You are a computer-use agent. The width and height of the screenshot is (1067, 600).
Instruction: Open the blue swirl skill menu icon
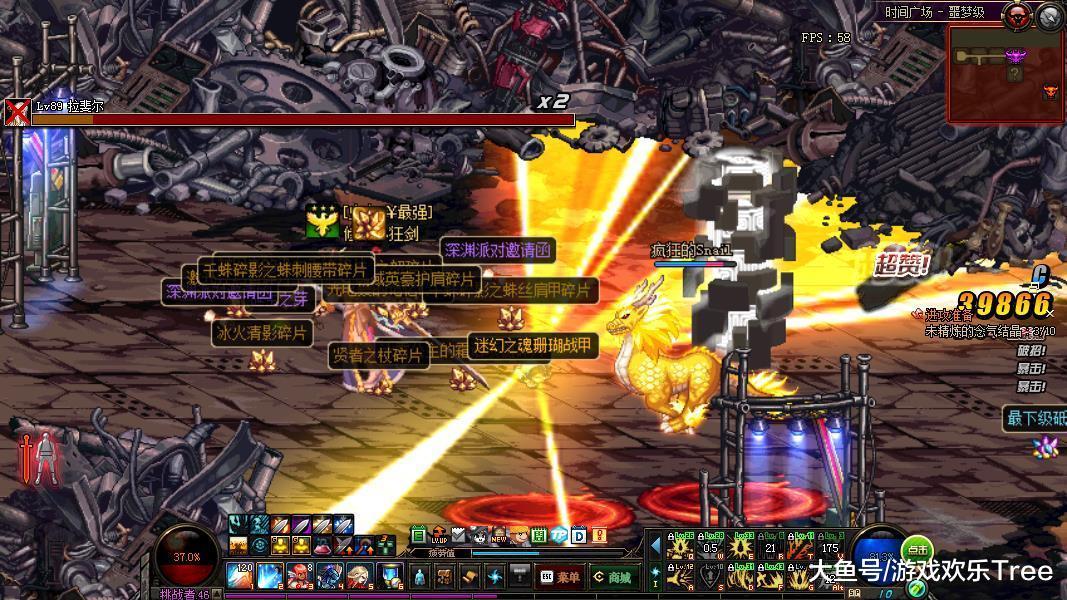click(495, 576)
